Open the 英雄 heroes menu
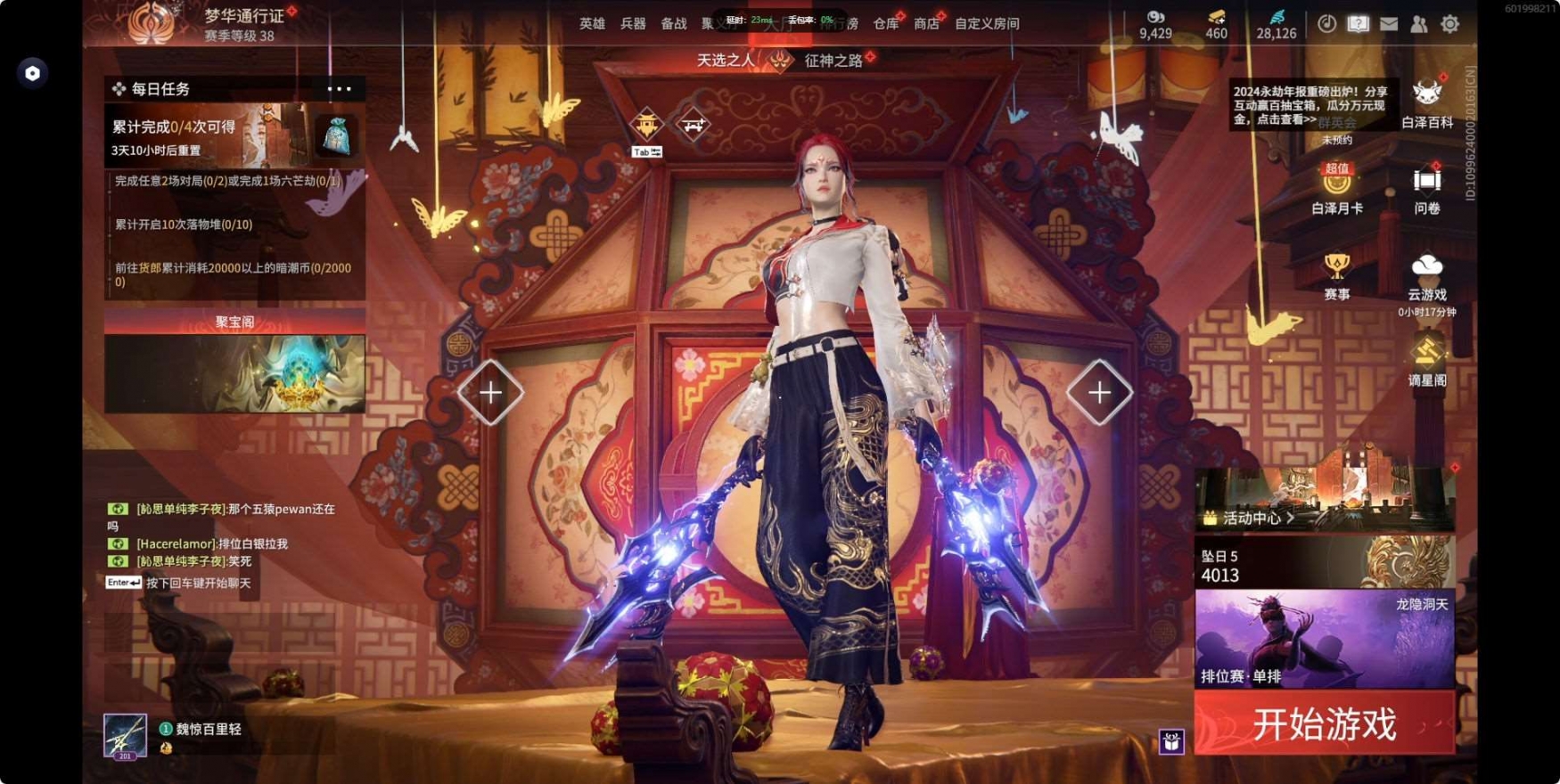1560x784 pixels. 592,24
